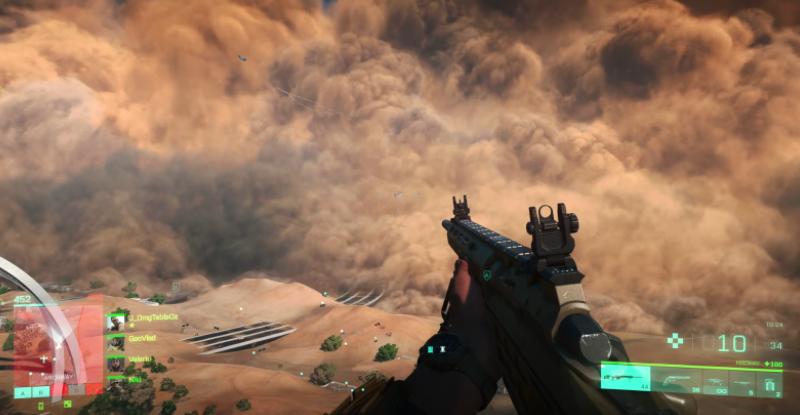Image resolution: width=800 pixels, height=415 pixels.
Task: Select objective A below the minimap
Action: coord(21,392)
